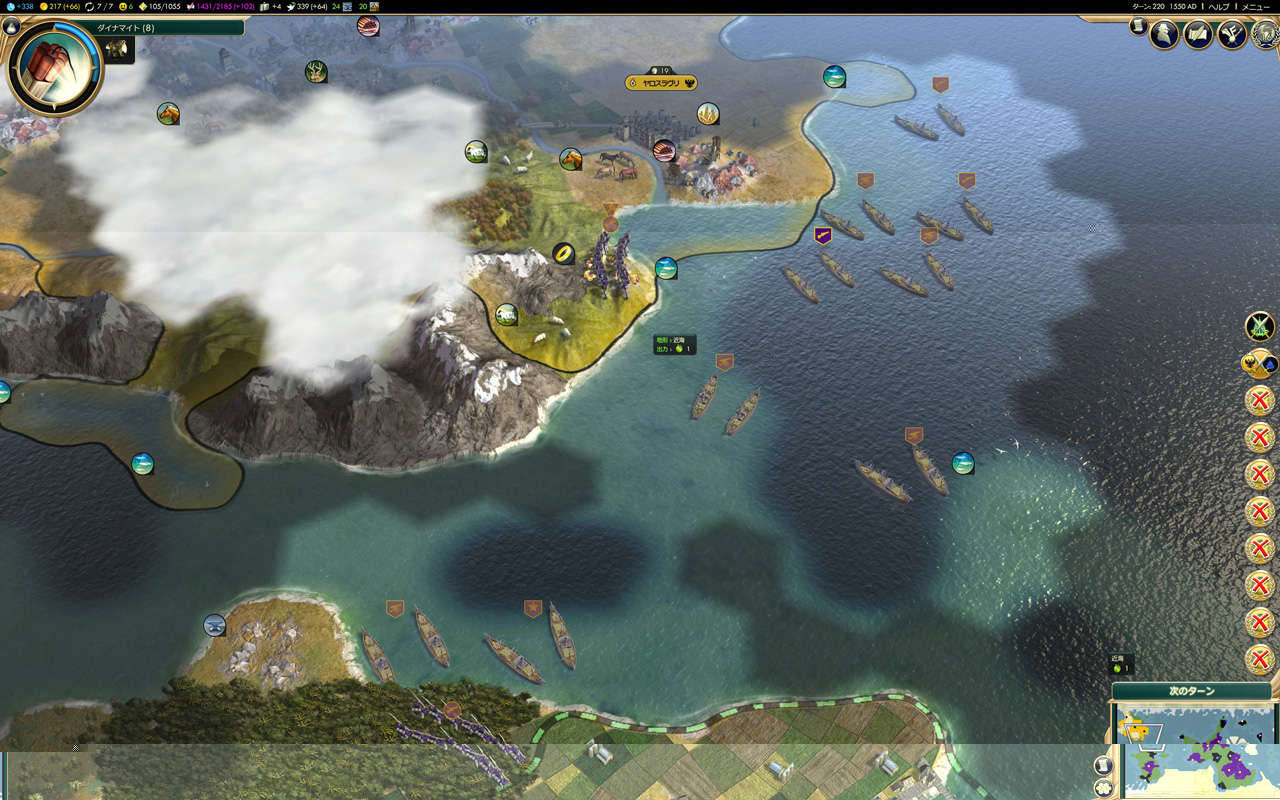Open the tech tree flask button
The image size is (1280, 800).
tap(12, 27)
